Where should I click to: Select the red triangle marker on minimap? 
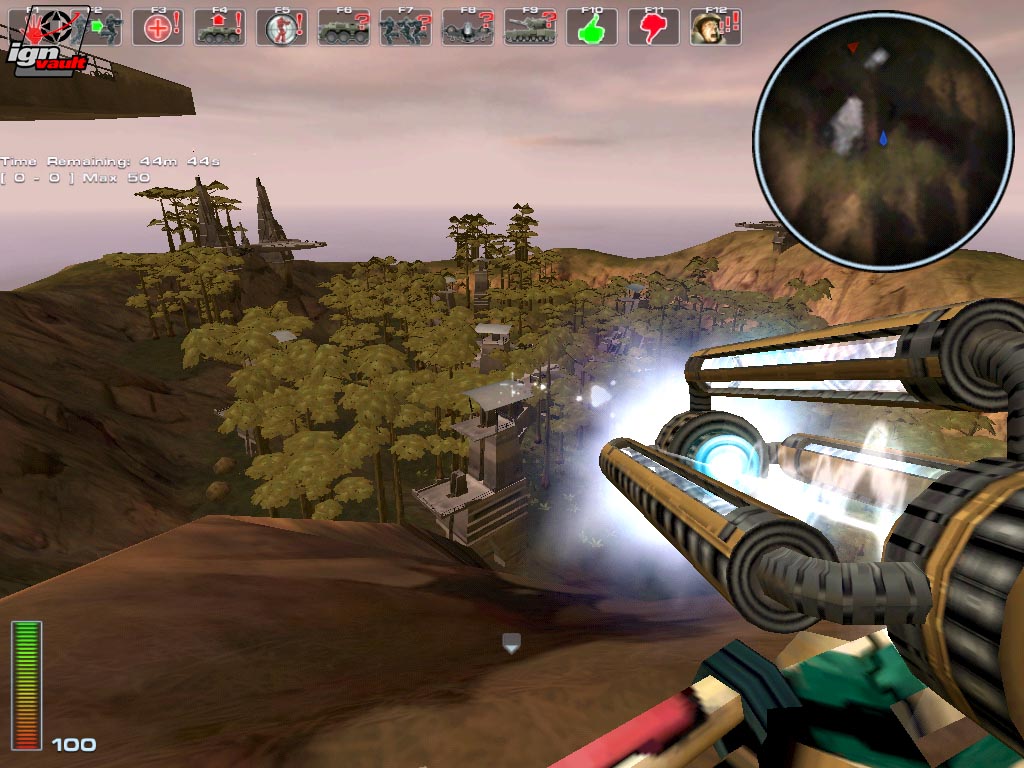[852, 47]
